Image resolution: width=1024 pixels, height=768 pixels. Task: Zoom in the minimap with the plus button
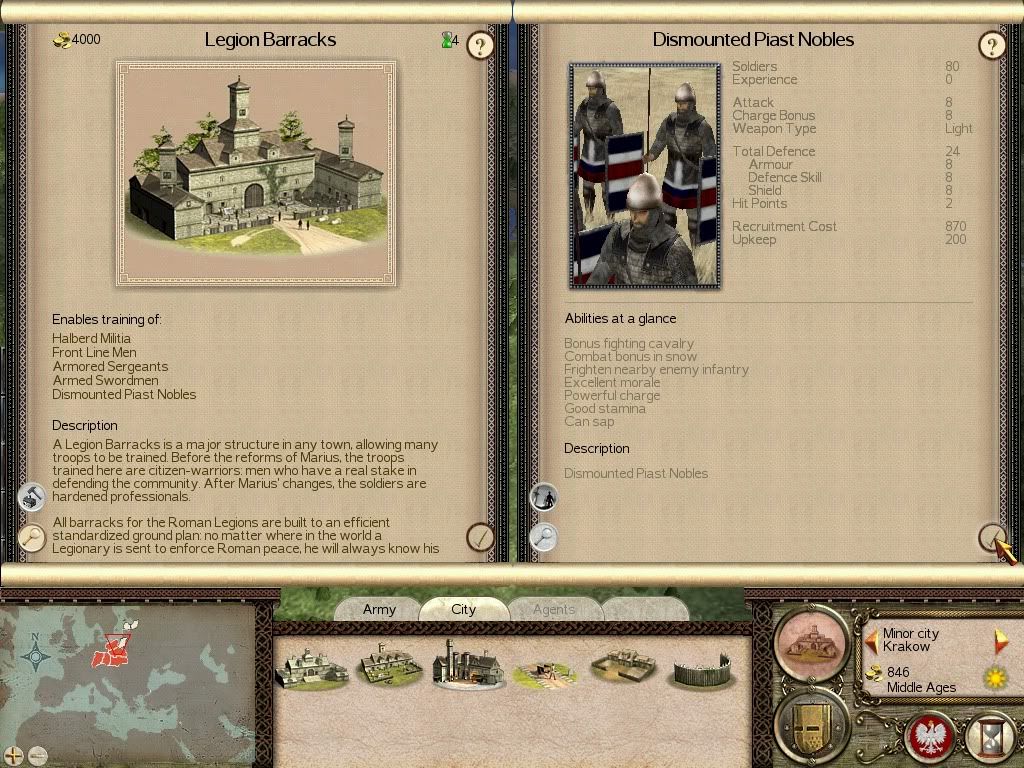click(13, 755)
